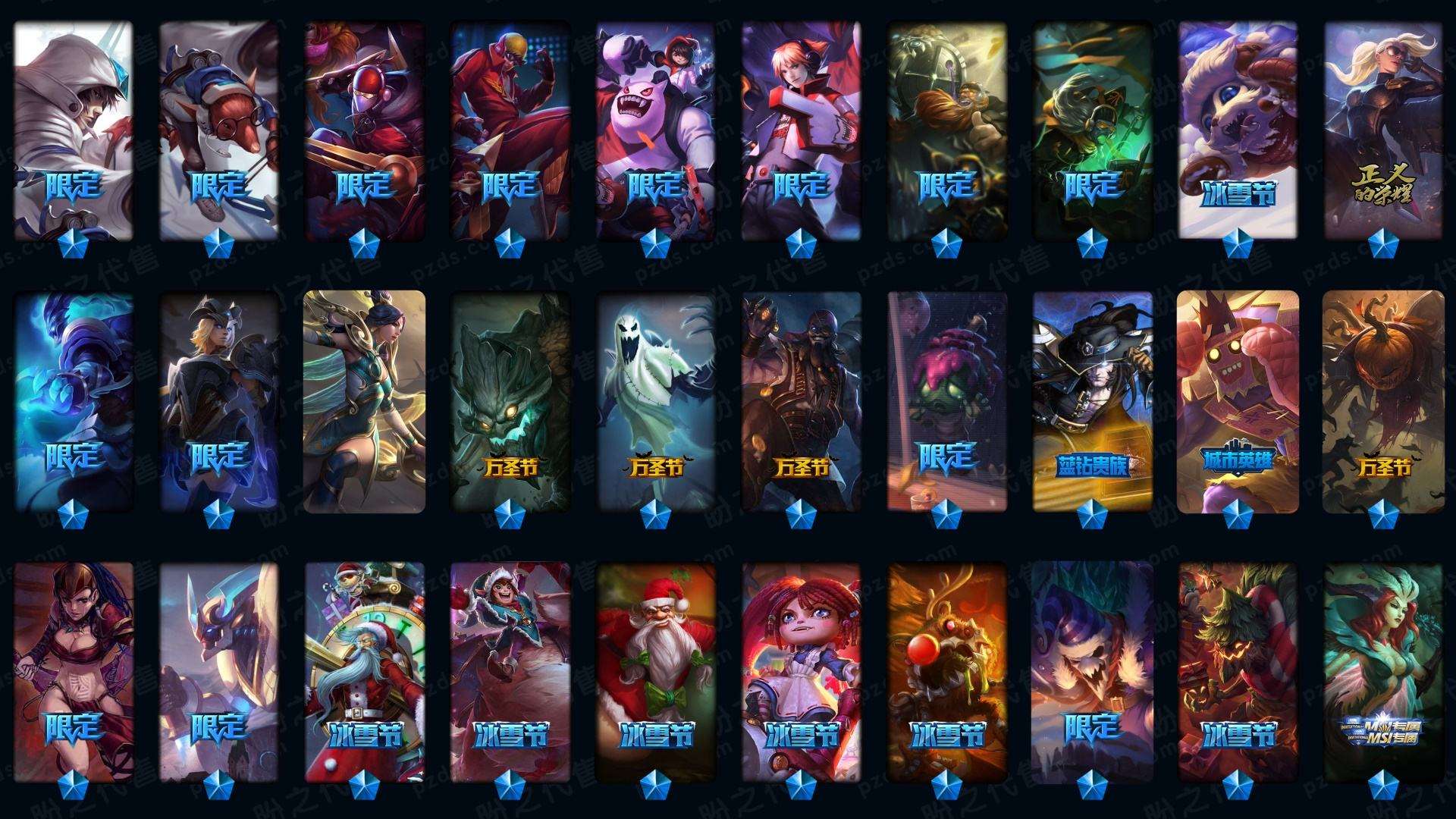Pick the haunted tree Halloween skin
The height and width of the screenshot is (819, 1456).
[x=510, y=402]
